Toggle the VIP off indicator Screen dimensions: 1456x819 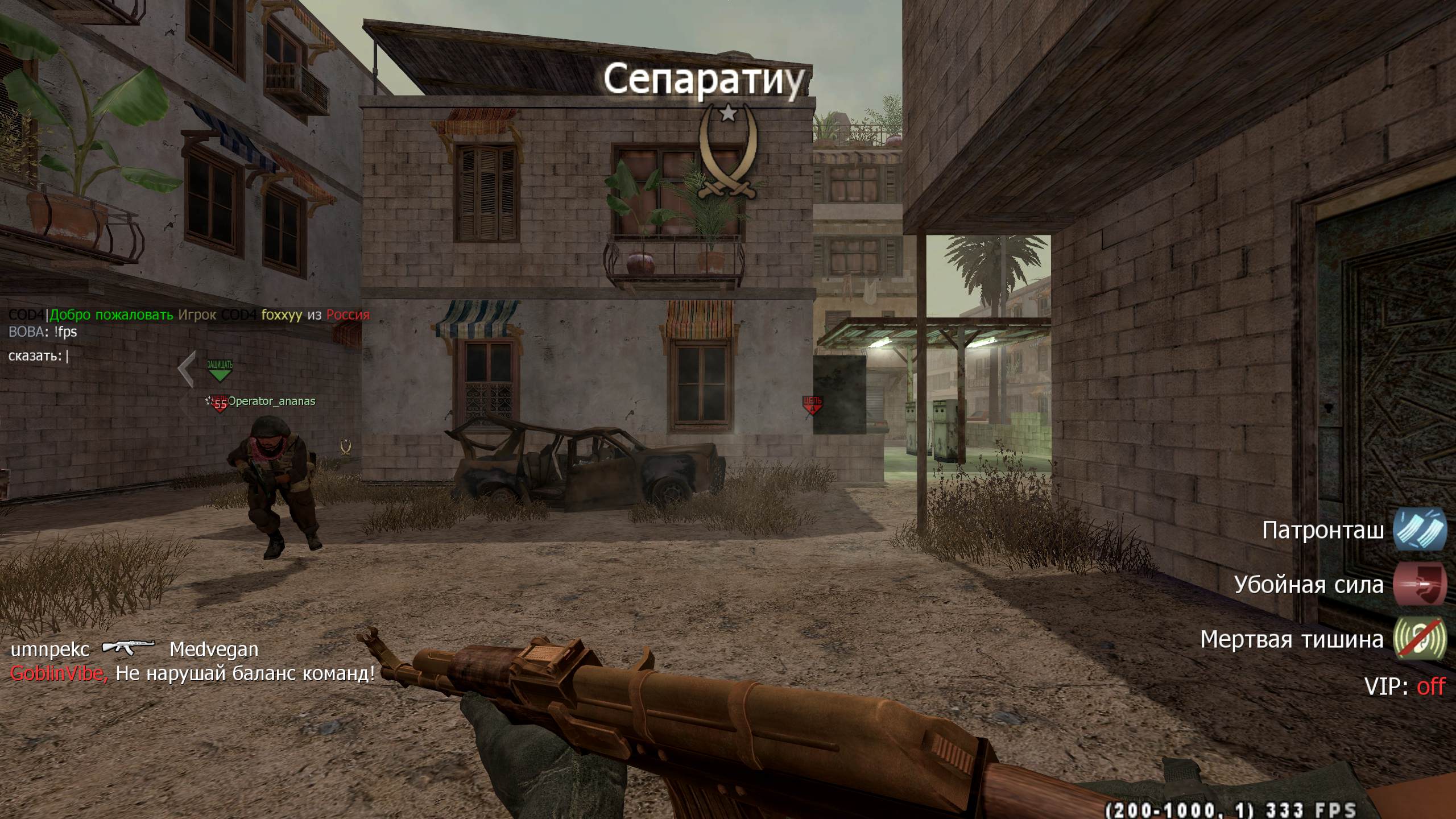(x=1430, y=686)
